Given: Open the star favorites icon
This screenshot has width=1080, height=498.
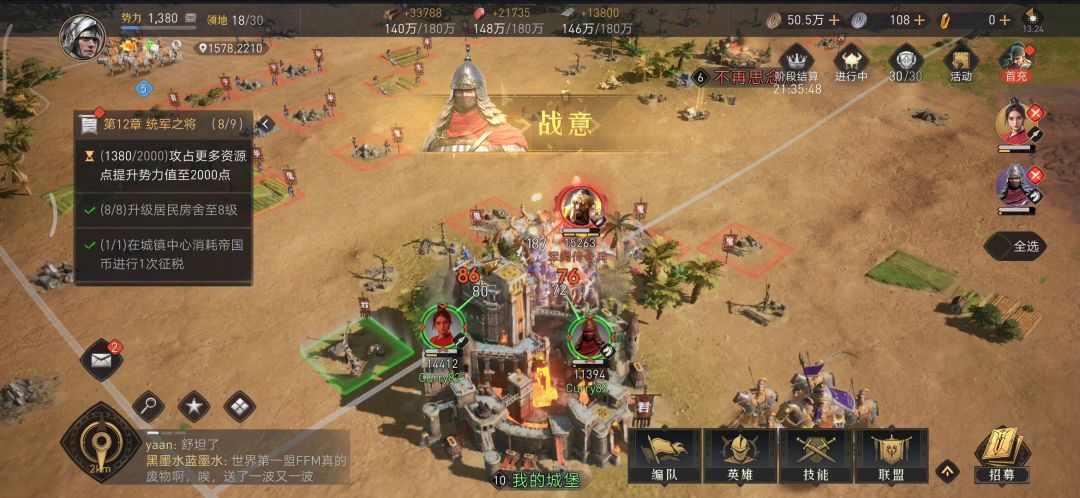Looking at the screenshot, I should [x=193, y=406].
